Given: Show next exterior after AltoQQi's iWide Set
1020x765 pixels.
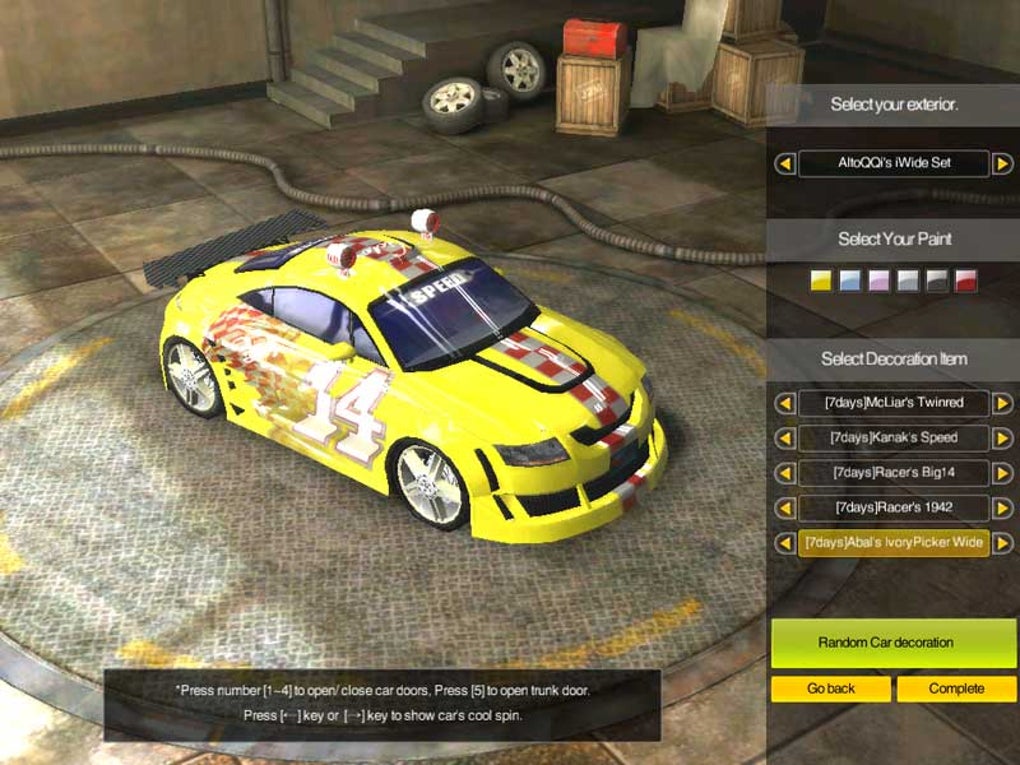Looking at the screenshot, I should coord(1002,163).
